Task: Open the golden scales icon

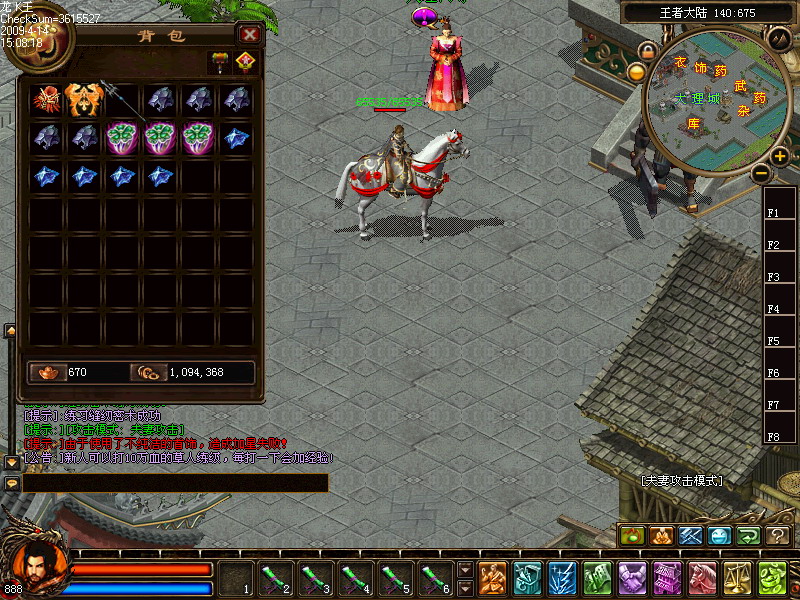Action: point(738,578)
